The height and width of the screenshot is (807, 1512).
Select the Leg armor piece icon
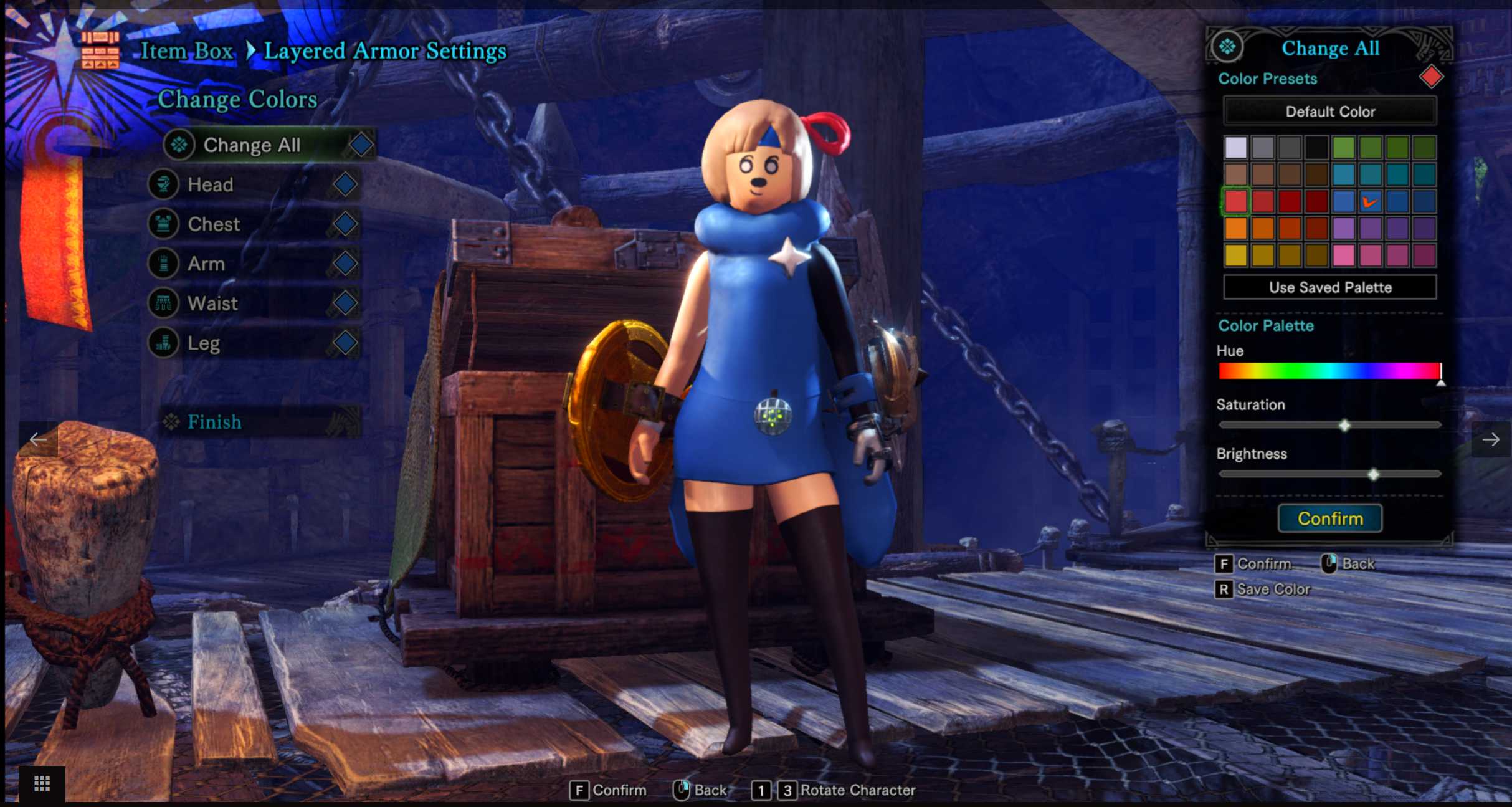(163, 343)
